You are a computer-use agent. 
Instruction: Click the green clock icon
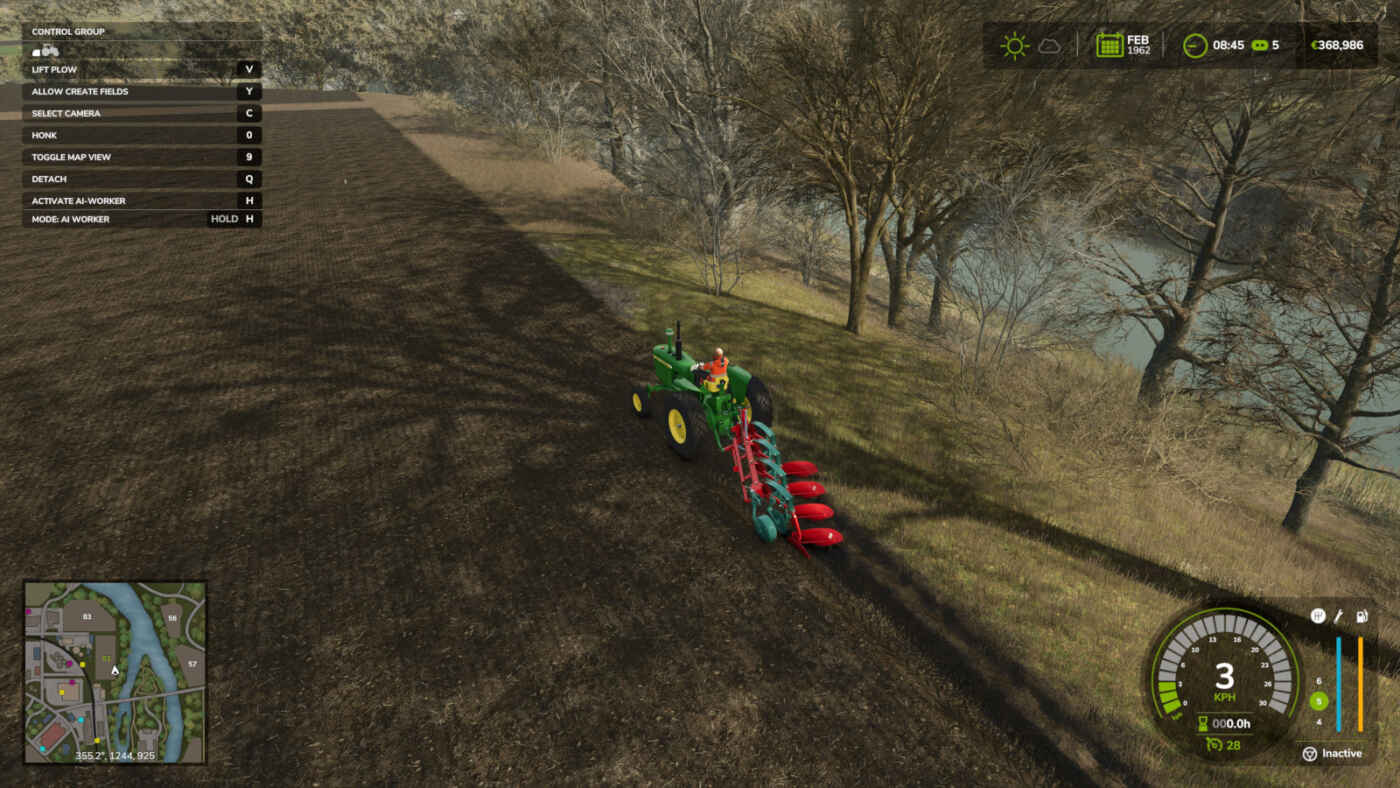click(x=1194, y=45)
